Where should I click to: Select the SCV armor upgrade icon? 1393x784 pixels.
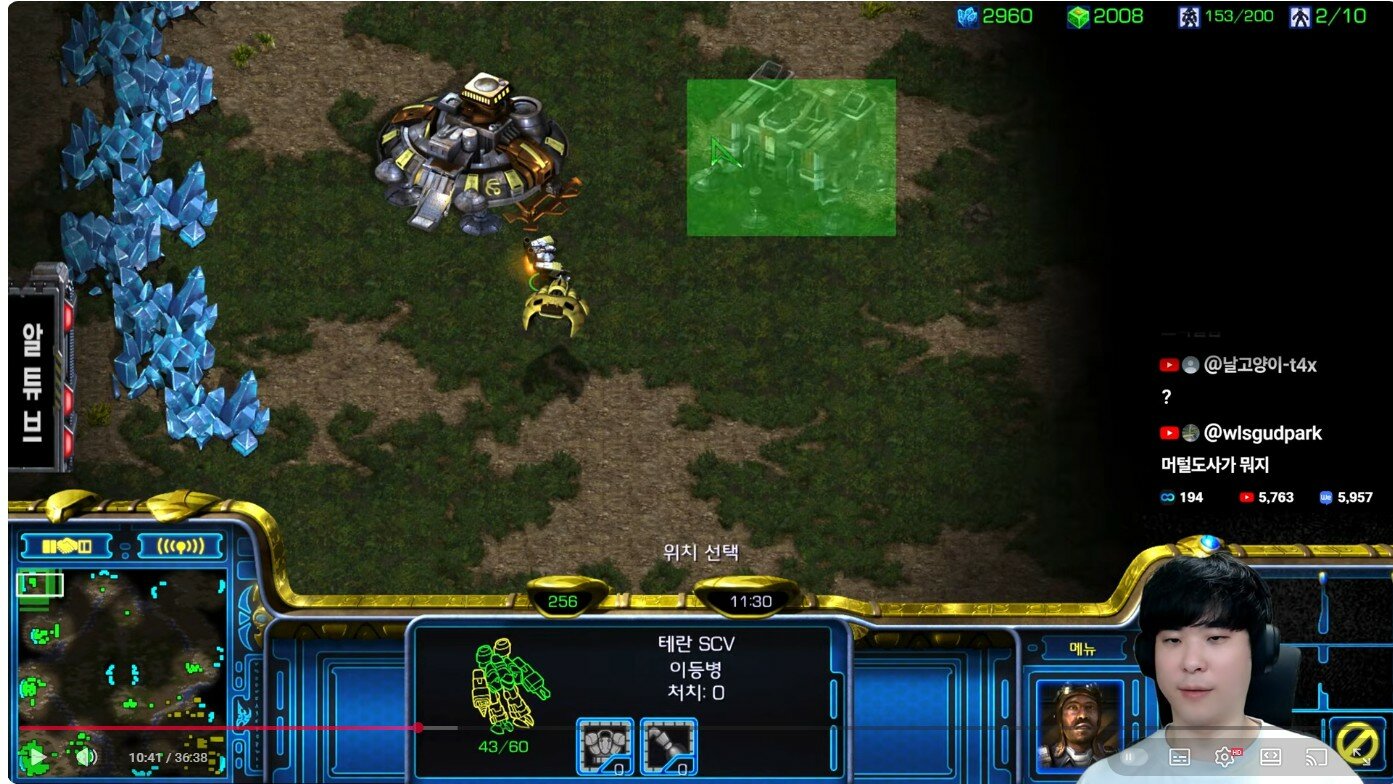click(x=605, y=746)
